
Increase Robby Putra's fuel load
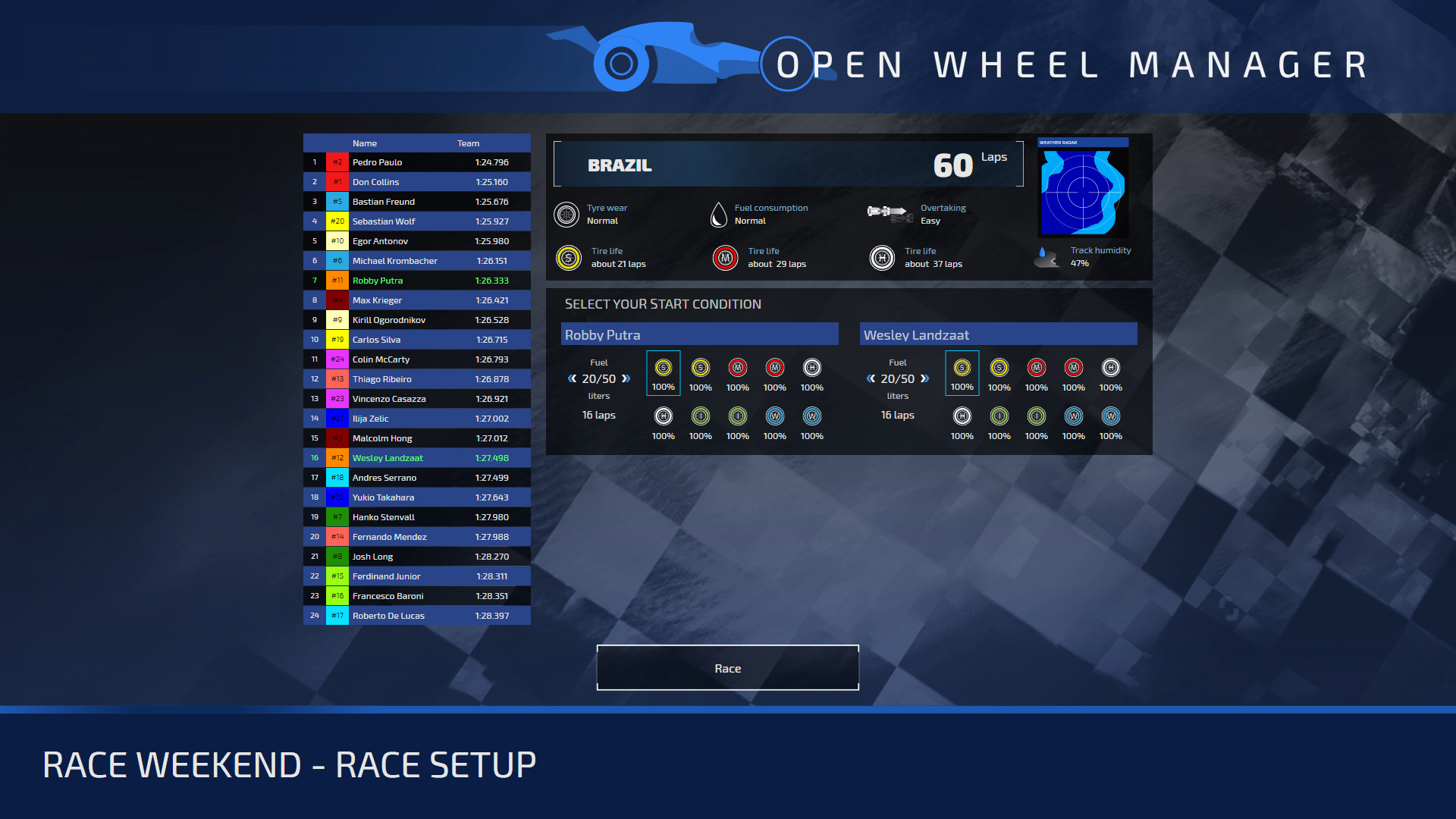click(626, 378)
